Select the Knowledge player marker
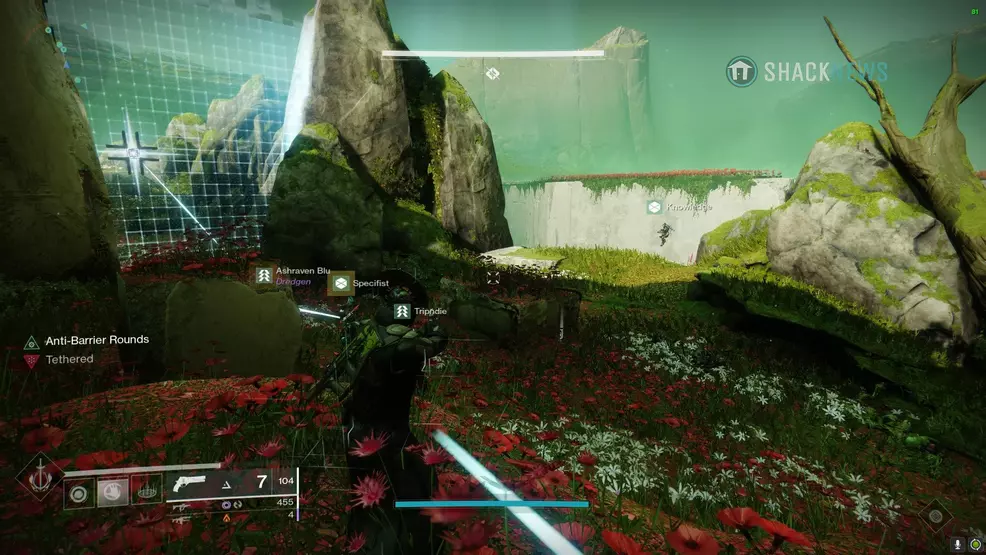This screenshot has width=986, height=555. click(654, 207)
